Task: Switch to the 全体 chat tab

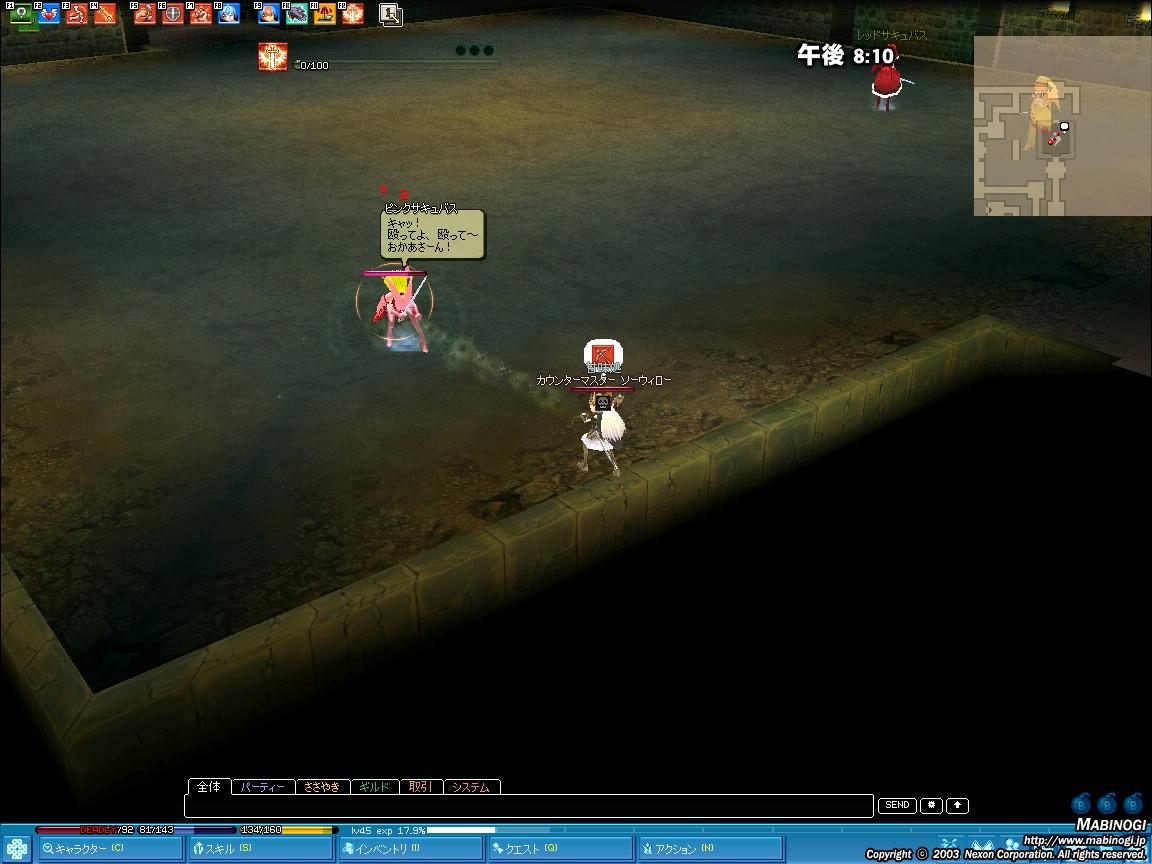Action: (209, 787)
